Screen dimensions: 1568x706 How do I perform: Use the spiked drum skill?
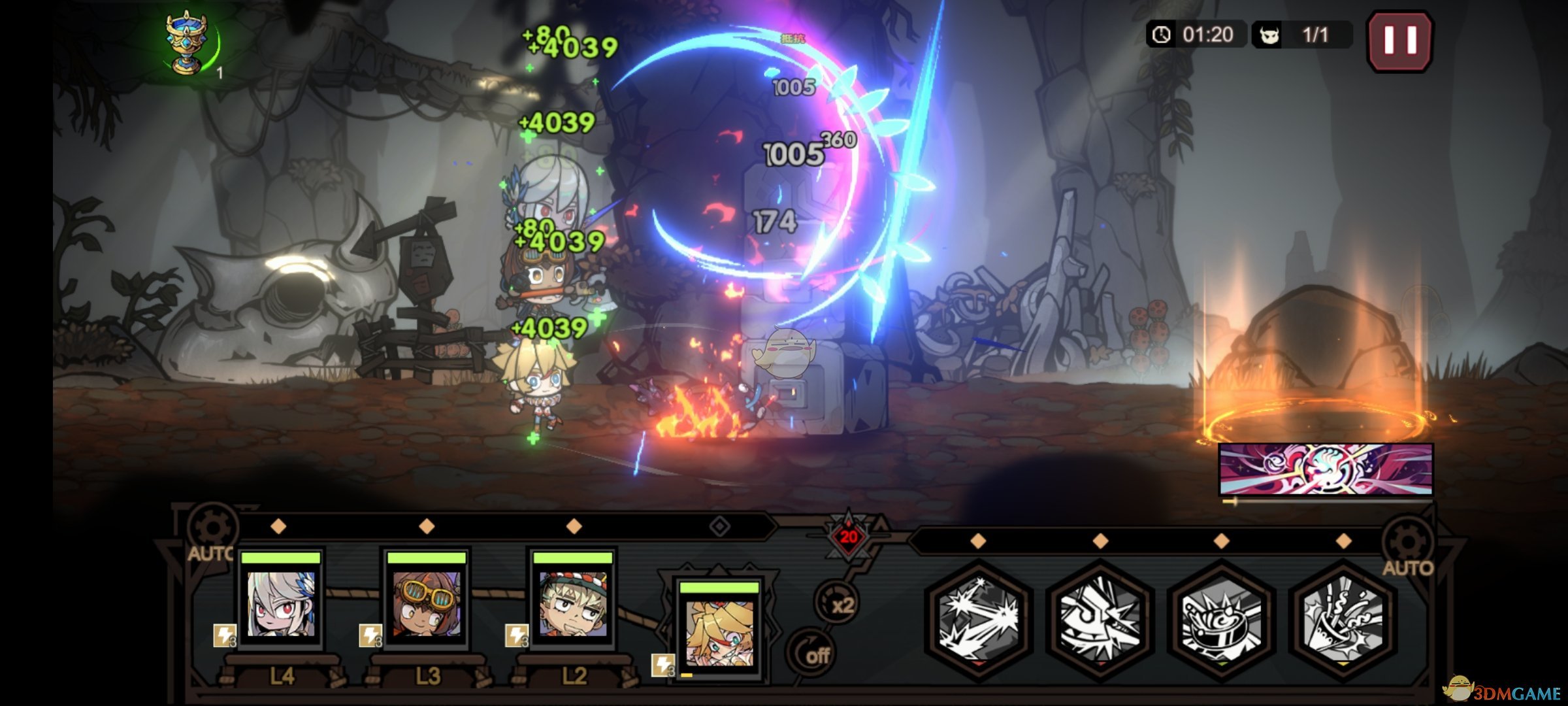coord(1221,619)
